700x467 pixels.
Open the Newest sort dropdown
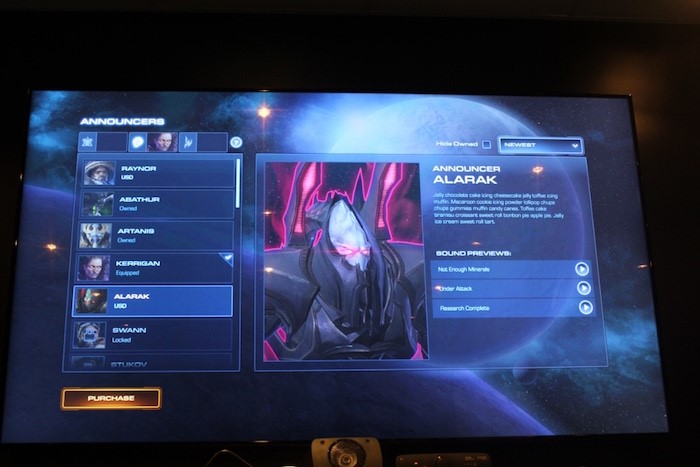click(540, 145)
